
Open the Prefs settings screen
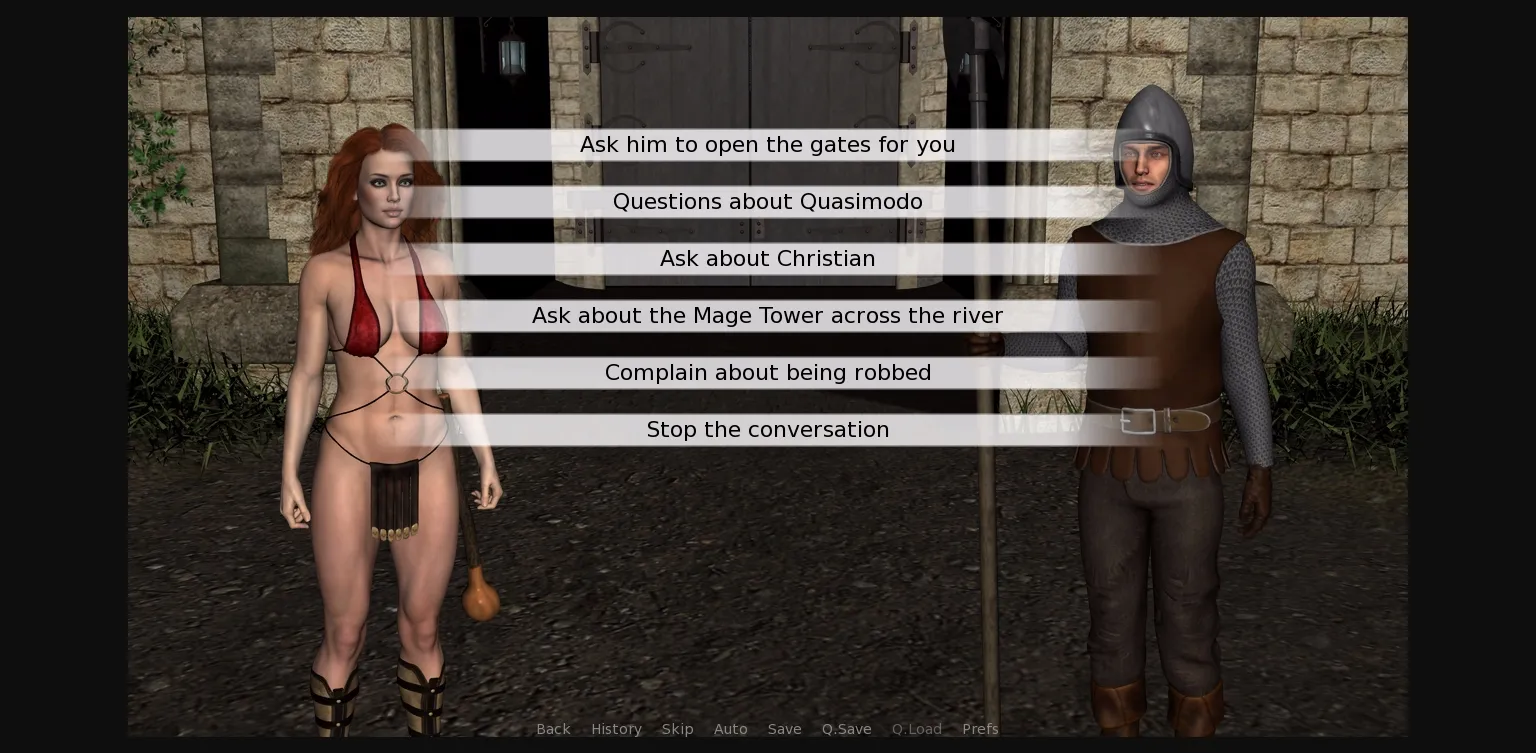pyautogui.click(x=980, y=729)
